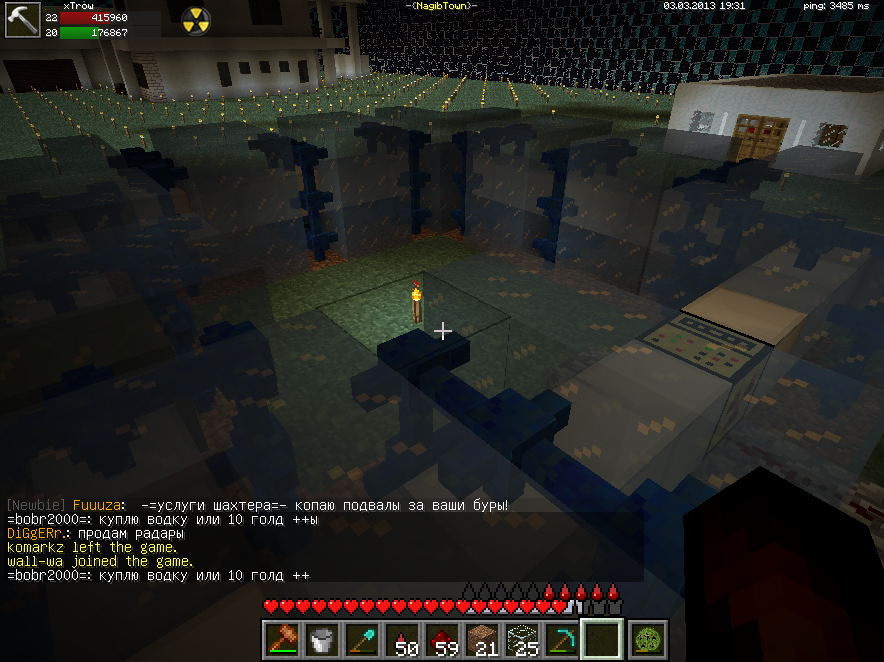The height and width of the screenshot is (662, 884).
Task: Equip the diamond pickaxe slot
Action: [562, 639]
